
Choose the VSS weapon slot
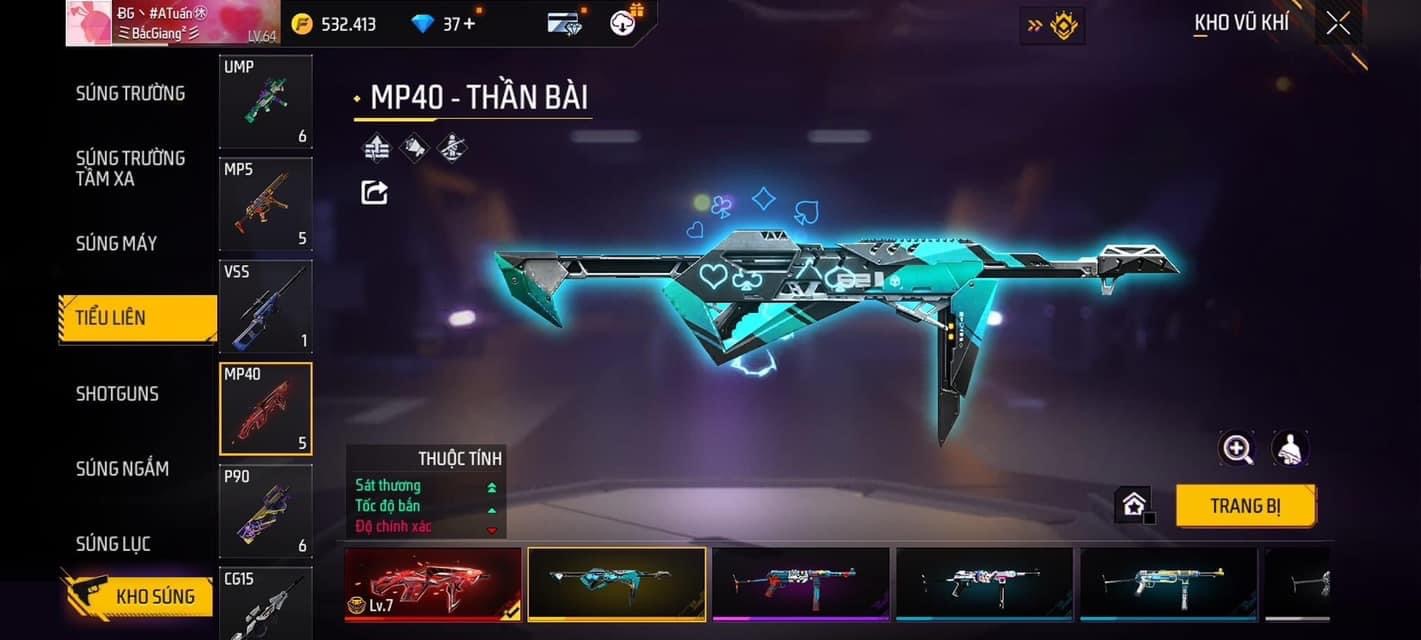coord(266,306)
